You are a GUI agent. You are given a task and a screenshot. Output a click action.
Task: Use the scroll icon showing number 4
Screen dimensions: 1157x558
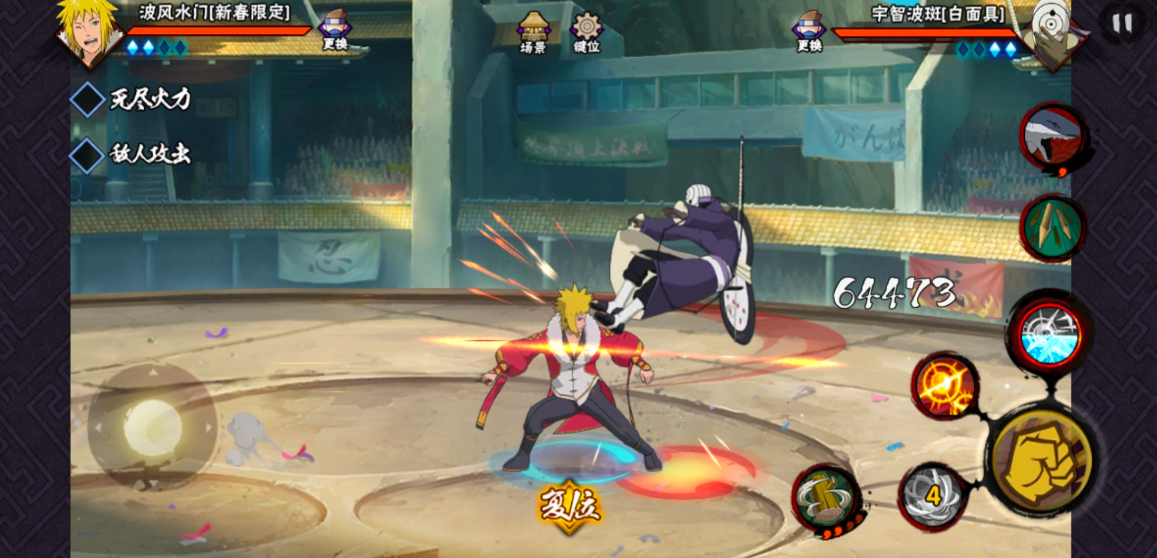click(x=932, y=495)
